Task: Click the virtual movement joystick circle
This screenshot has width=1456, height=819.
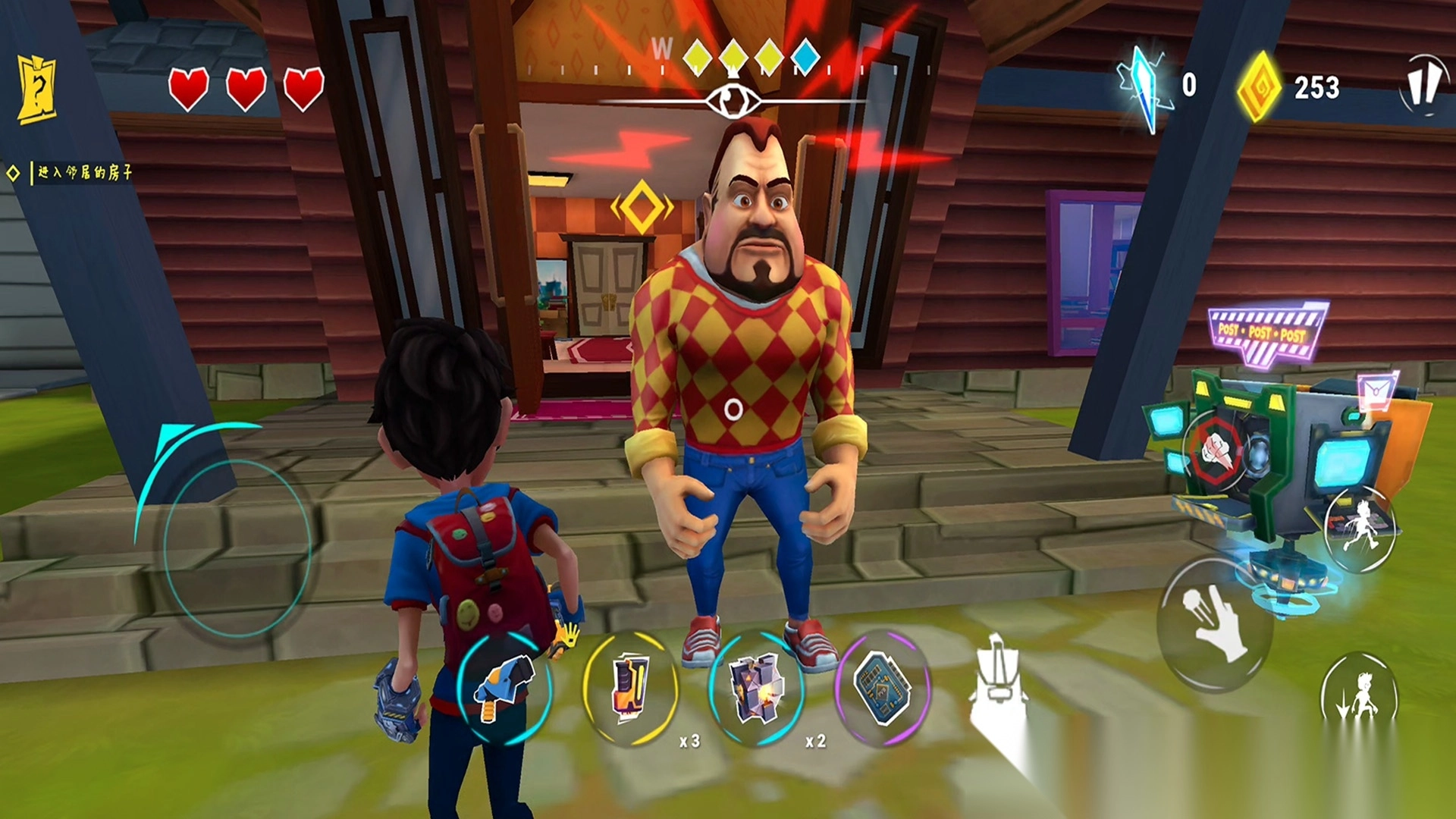Action: (x=237, y=548)
